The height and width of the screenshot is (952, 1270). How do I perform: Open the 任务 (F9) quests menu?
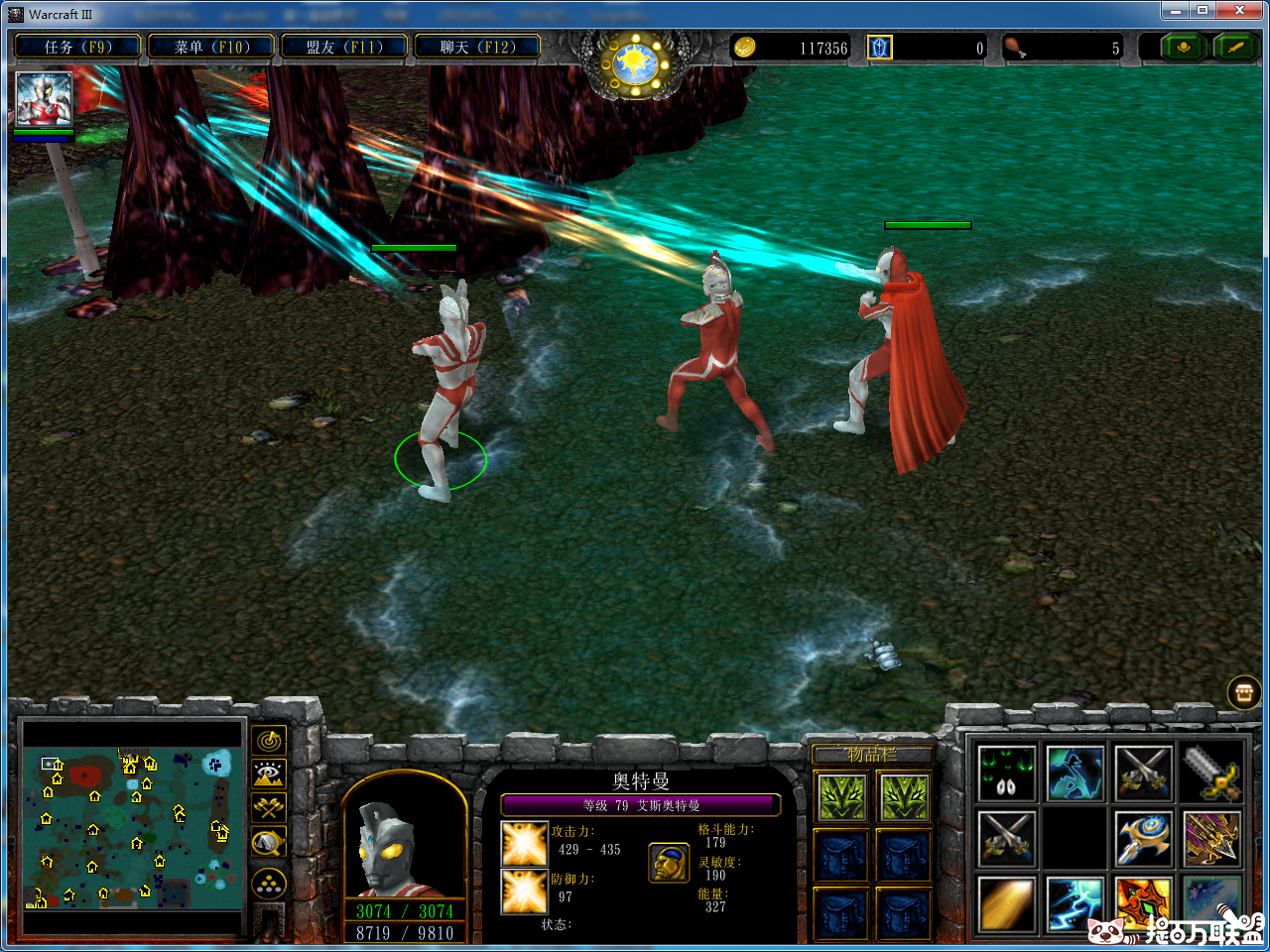[x=77, y=47]
